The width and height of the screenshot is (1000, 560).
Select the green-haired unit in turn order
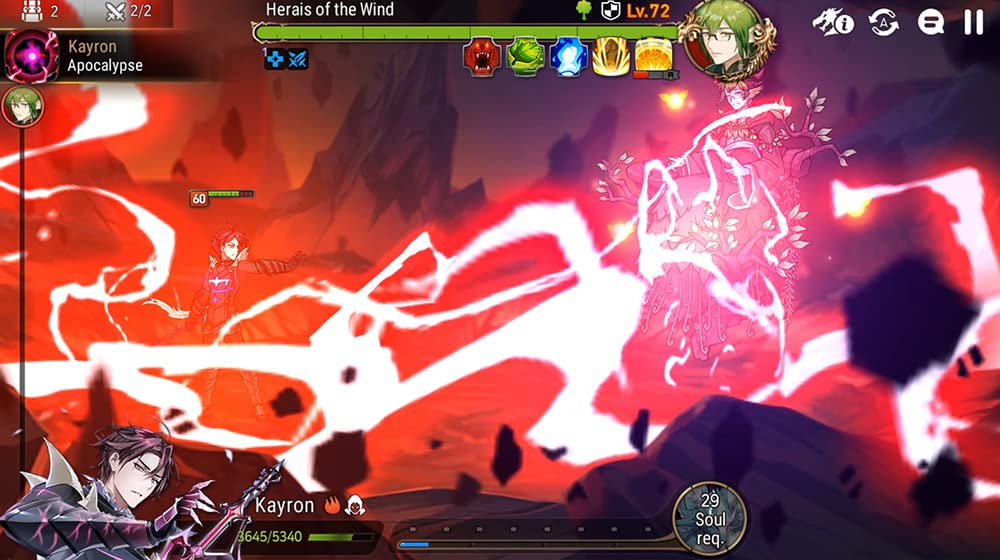pos(21,107)
